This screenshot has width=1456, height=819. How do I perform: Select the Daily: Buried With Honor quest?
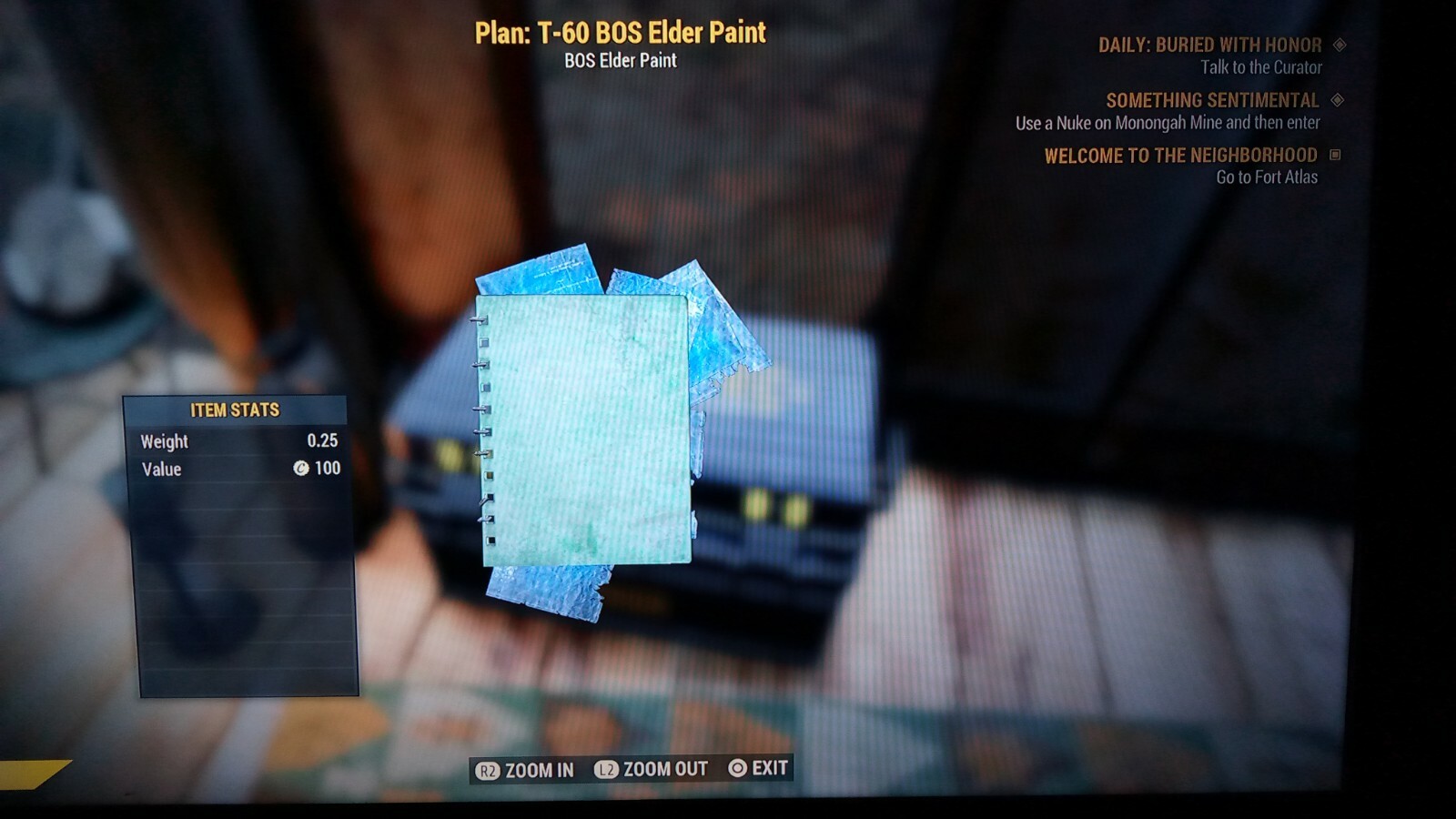tap(1209, 45)
